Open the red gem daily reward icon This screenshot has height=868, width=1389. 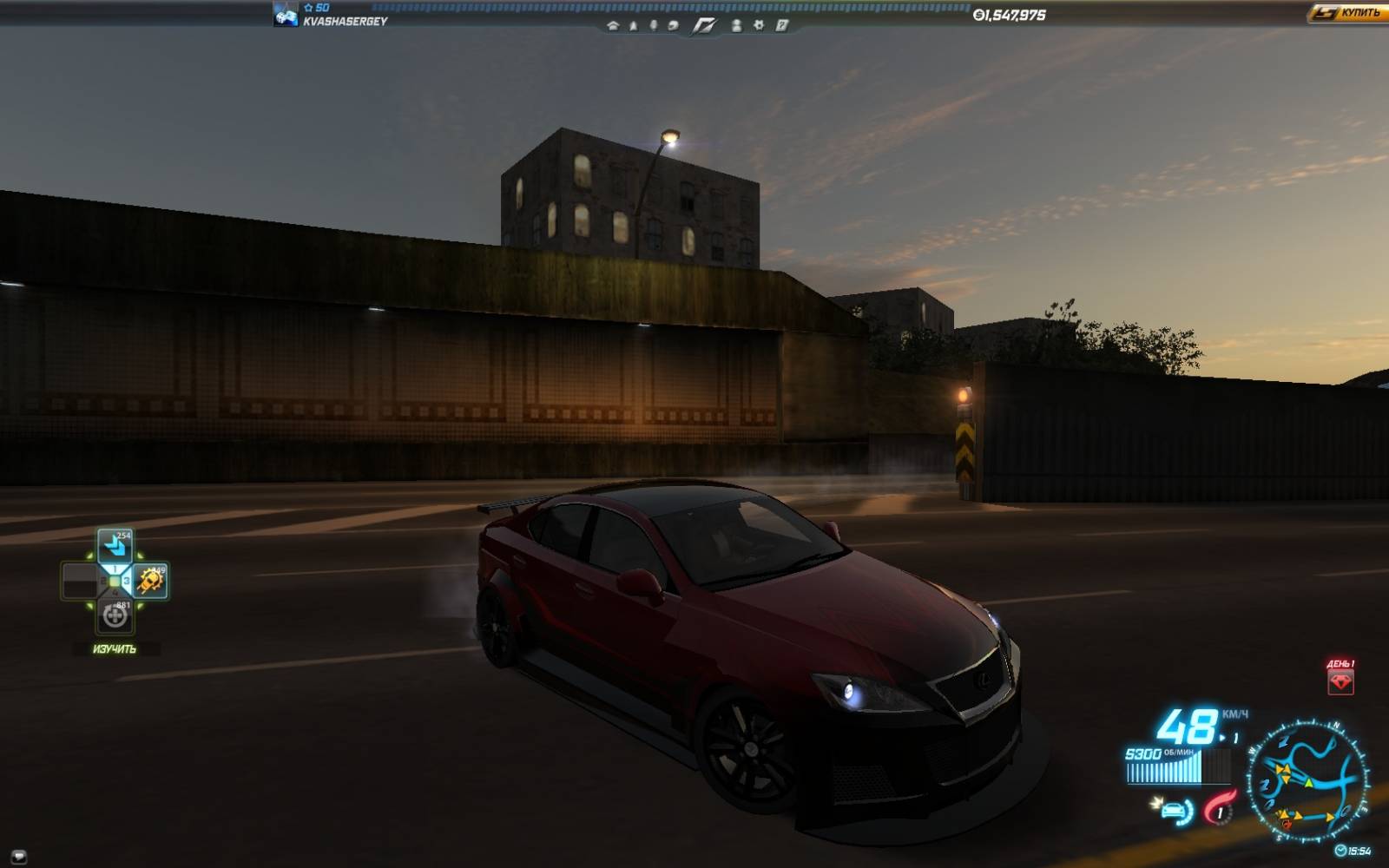[1340, 681]
